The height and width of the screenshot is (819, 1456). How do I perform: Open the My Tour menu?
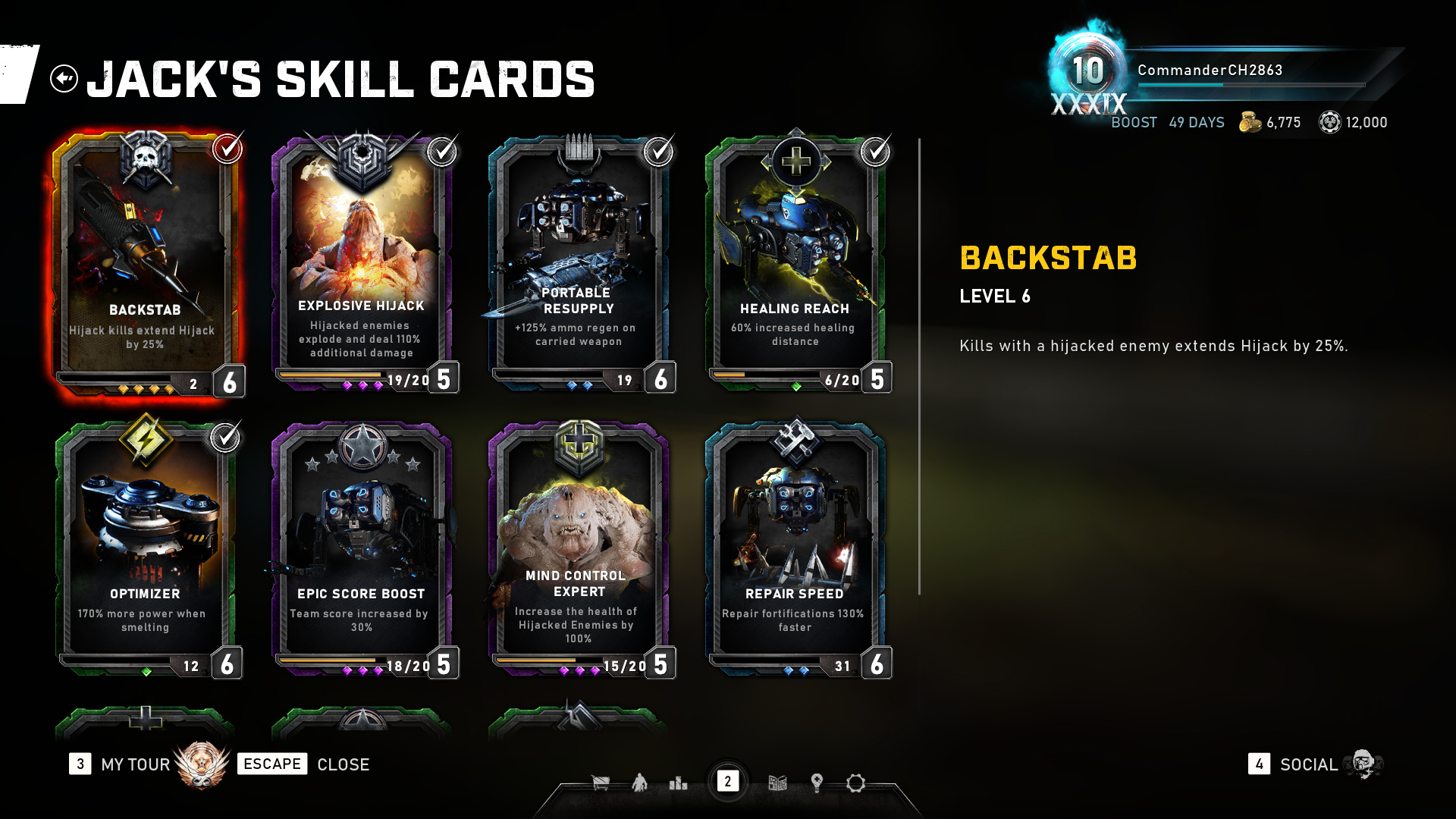coord(135,764)
